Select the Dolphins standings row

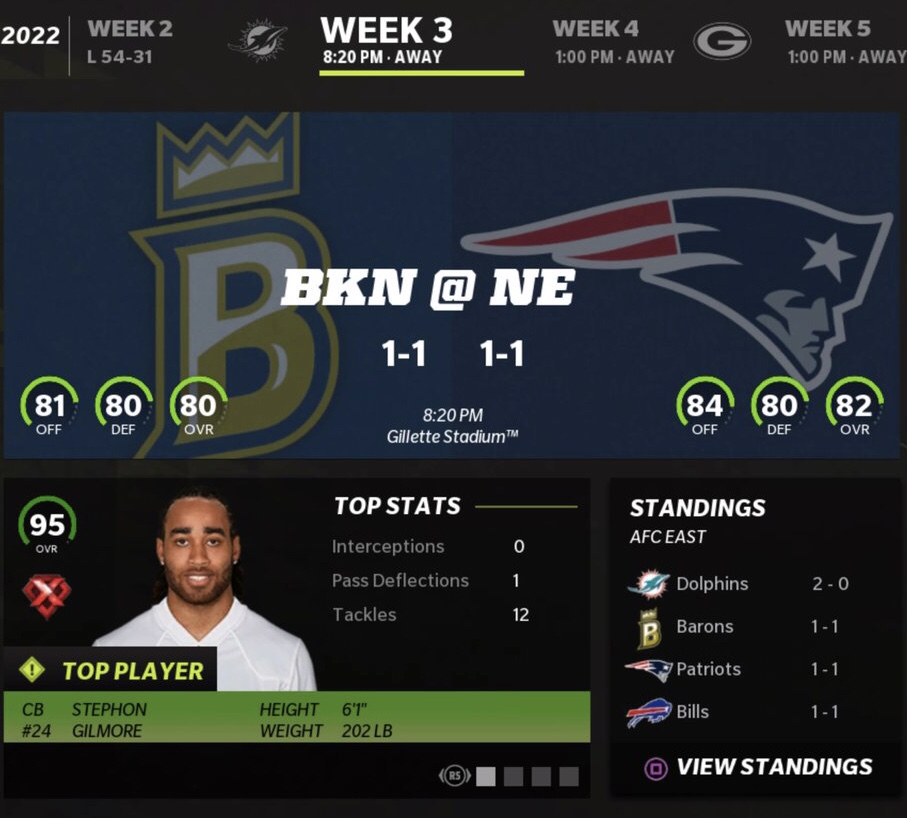(738, 584)
